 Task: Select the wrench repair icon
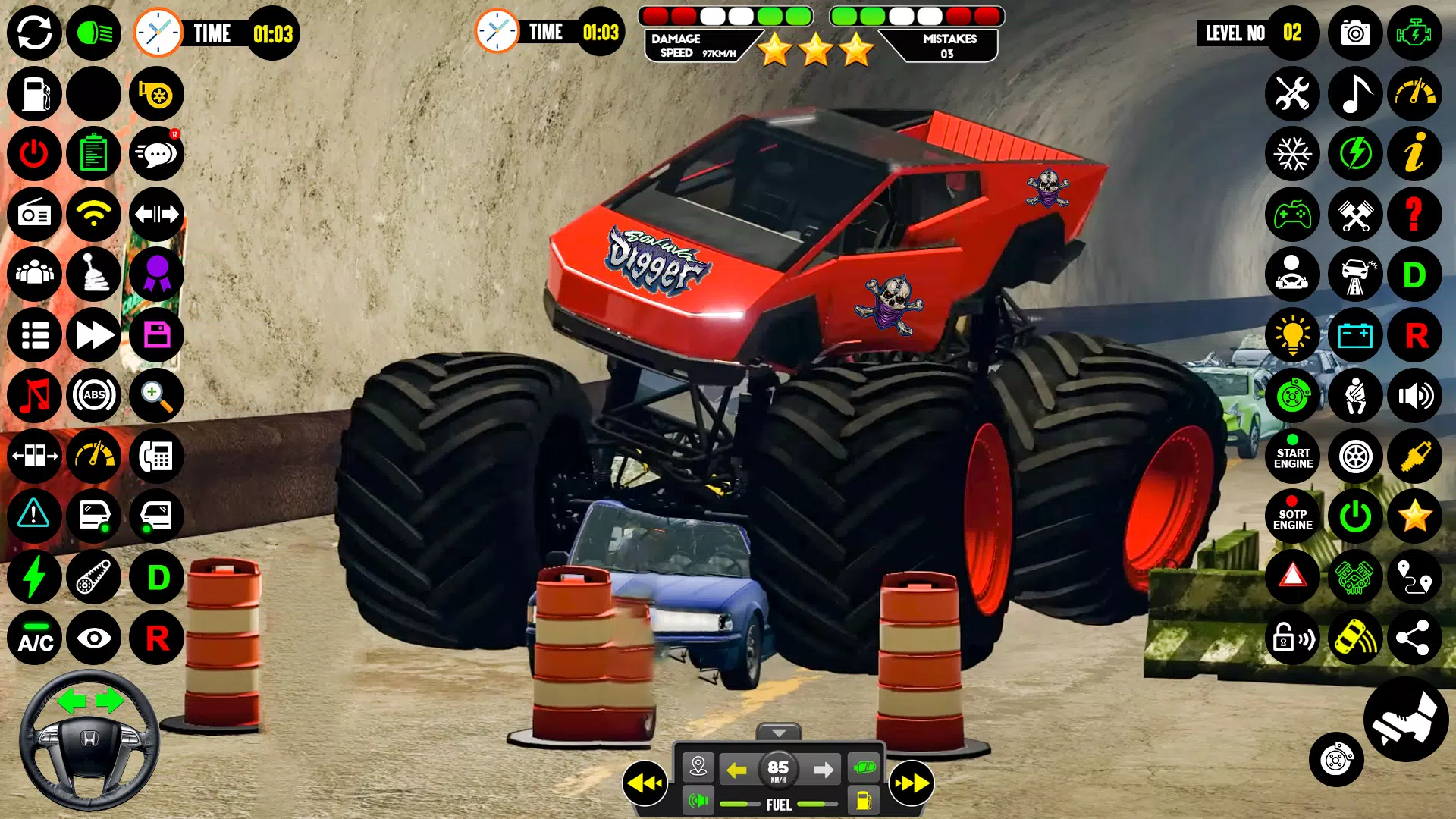click(x=1293, y=94)
